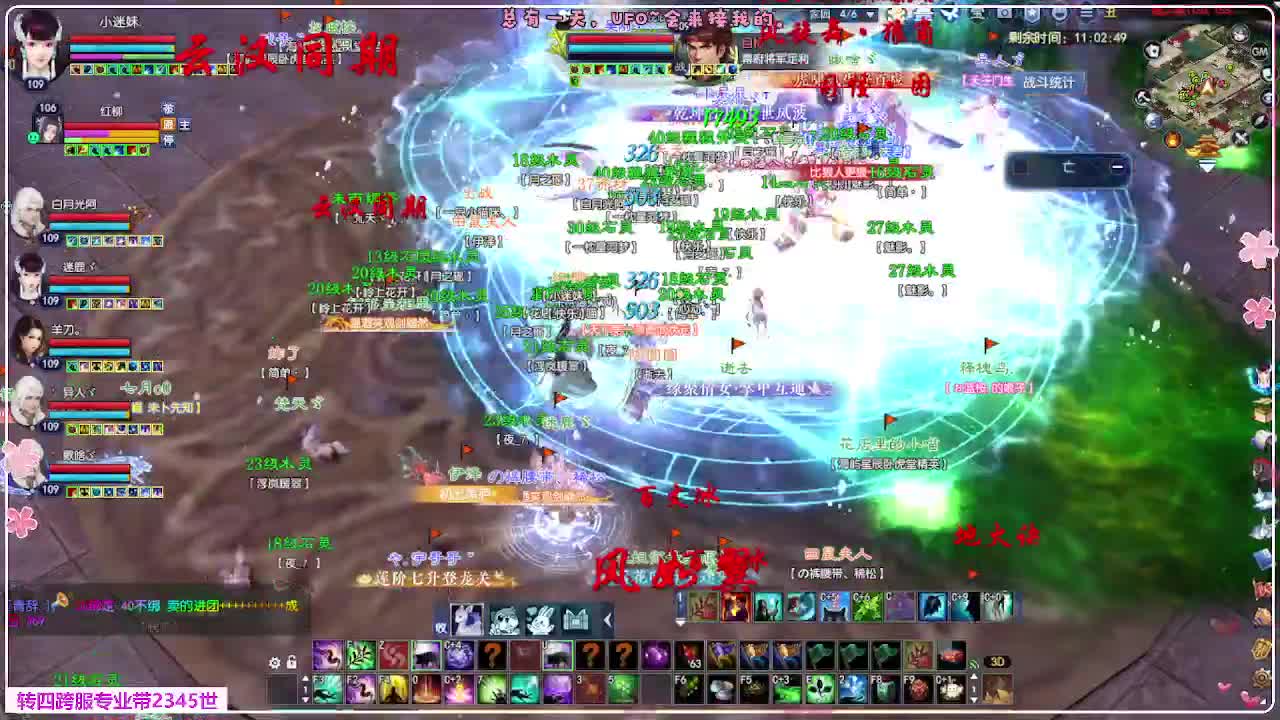
Task: Open the castle/fortress icon in the pet bar
Action: click(577, 618)
